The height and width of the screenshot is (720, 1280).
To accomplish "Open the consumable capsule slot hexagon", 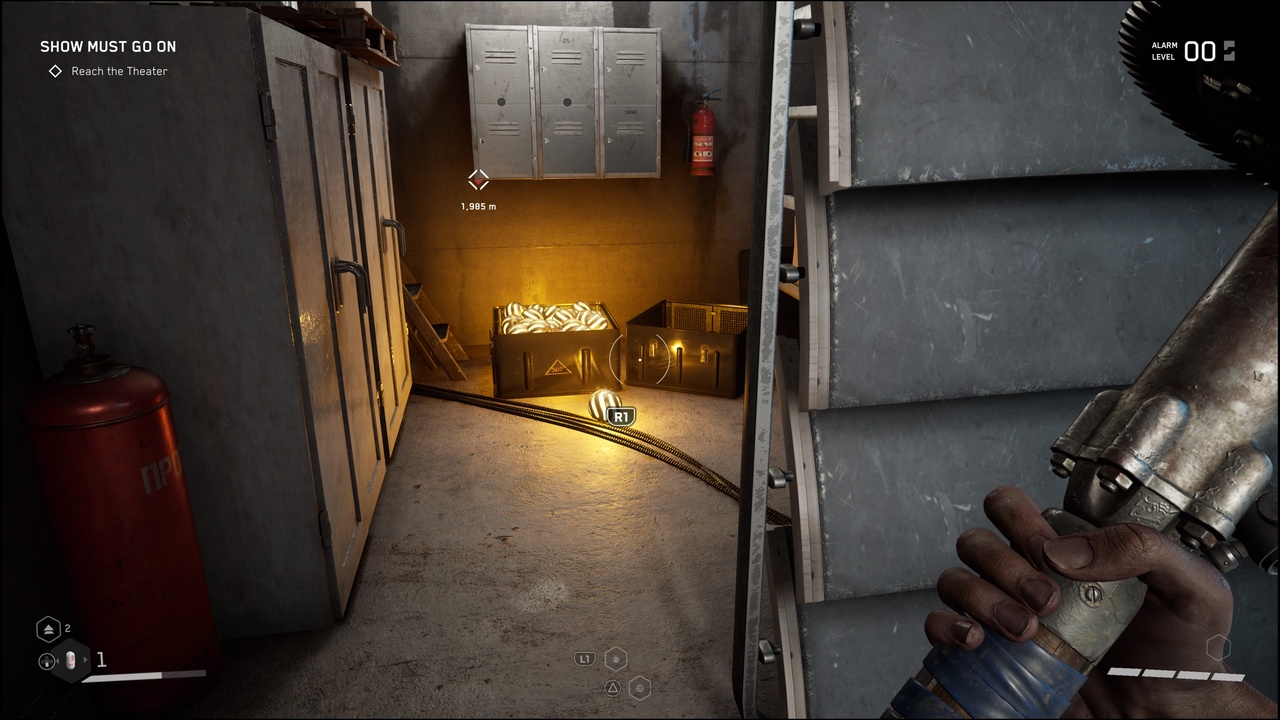I will click(x=70, y=660).
